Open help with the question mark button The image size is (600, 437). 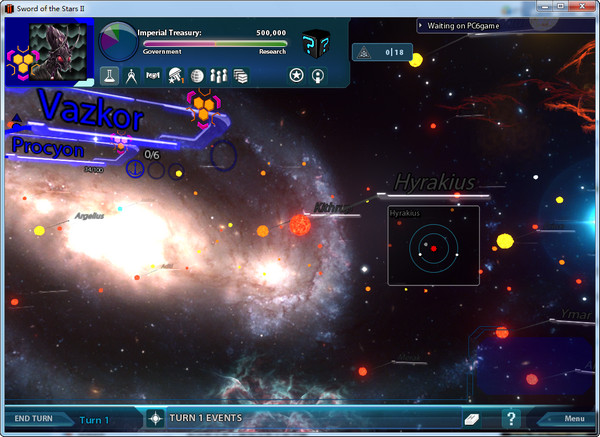point(511,418)
